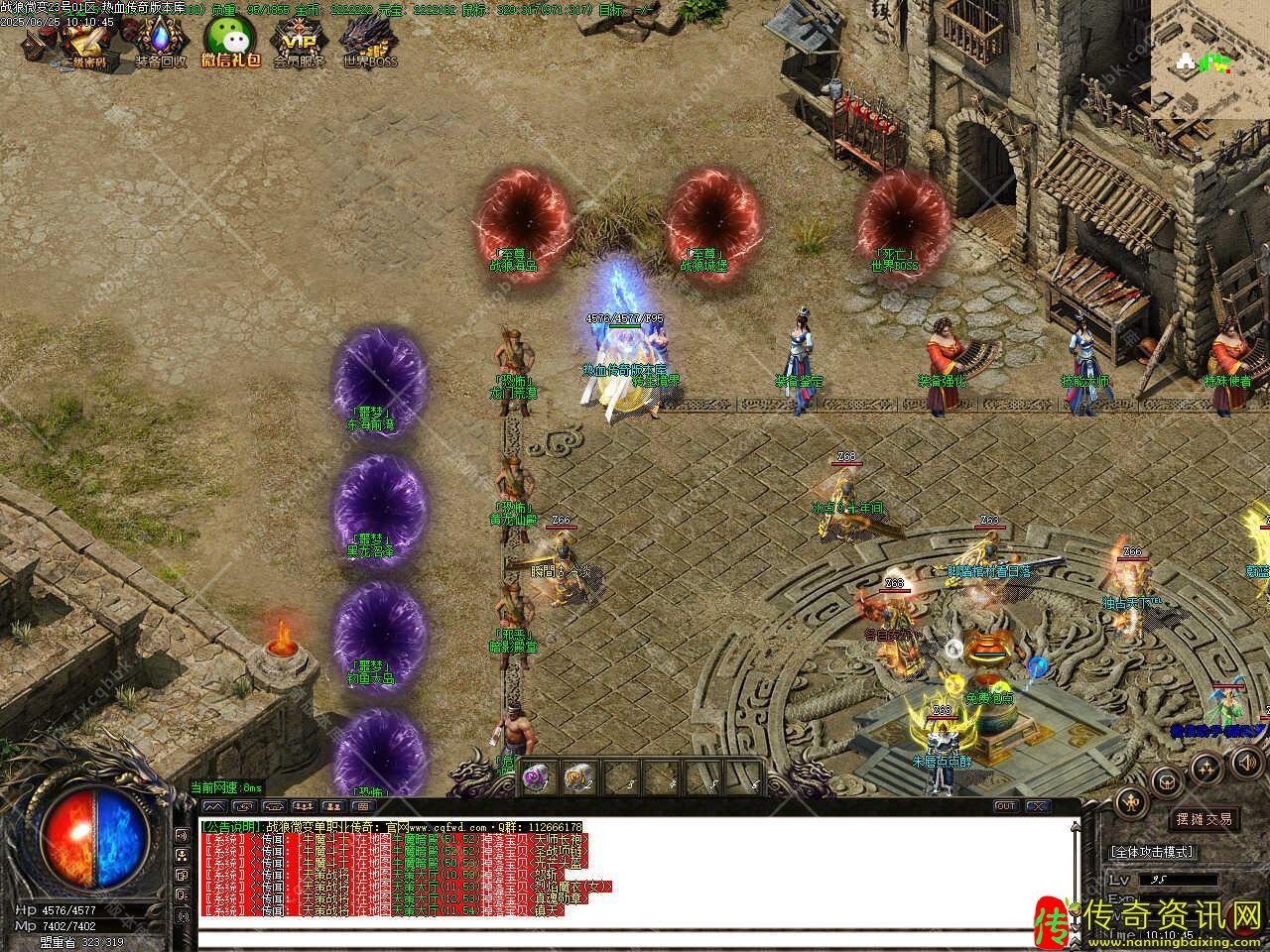Open the 世界BOSS world boss panel
This screenshot has height=952, width=1270.
pyautogui.click(x=370, y=44)
